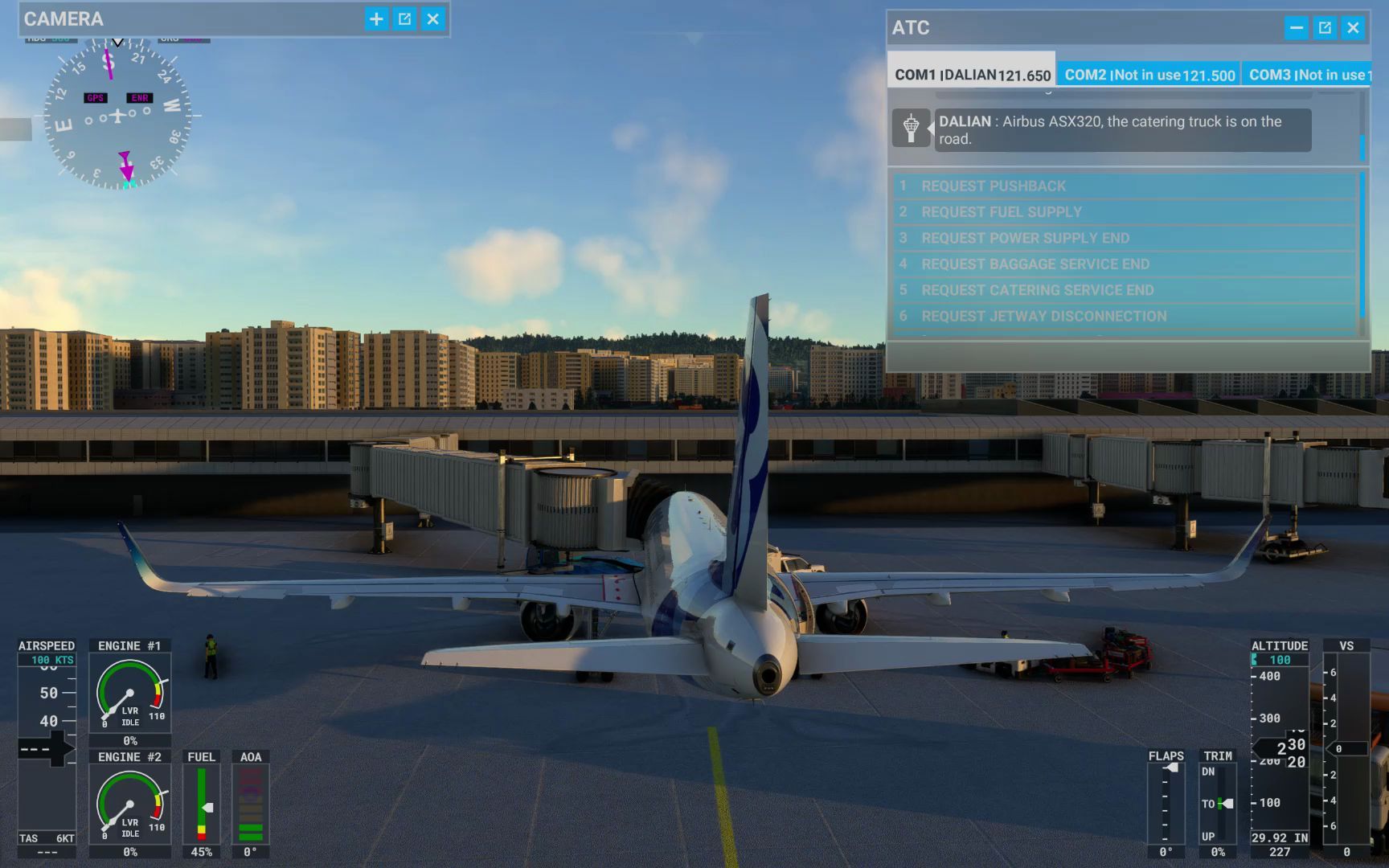The height and width of the screenshot is (868, 1389).
Task: Switch to the COM2 tab
Action: click(1149, 74)
